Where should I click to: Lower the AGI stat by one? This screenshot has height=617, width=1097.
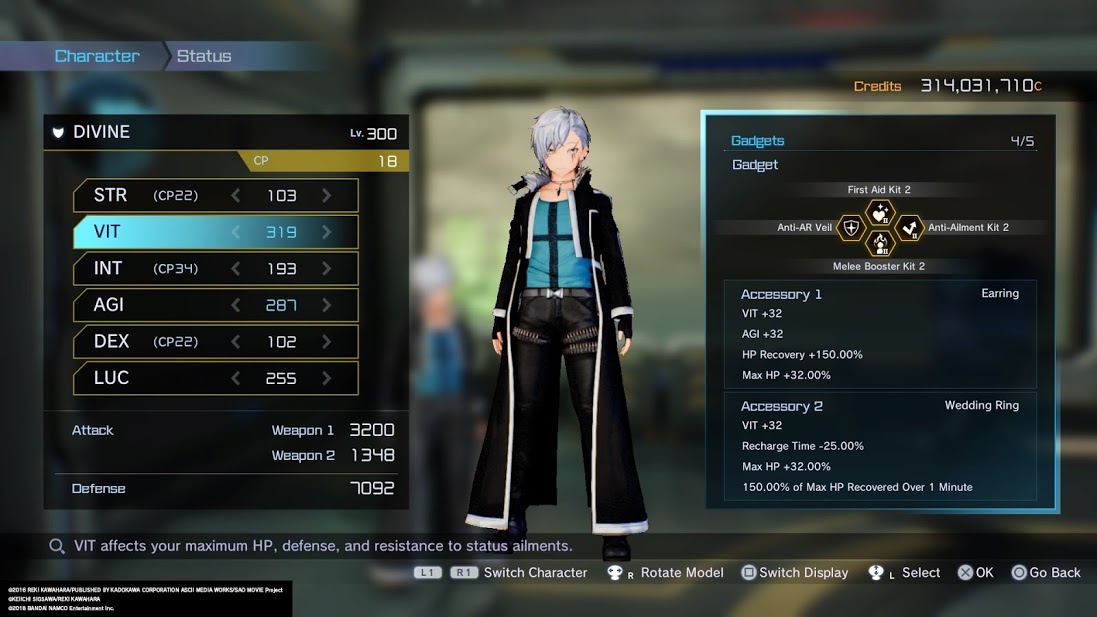(236, 305)
